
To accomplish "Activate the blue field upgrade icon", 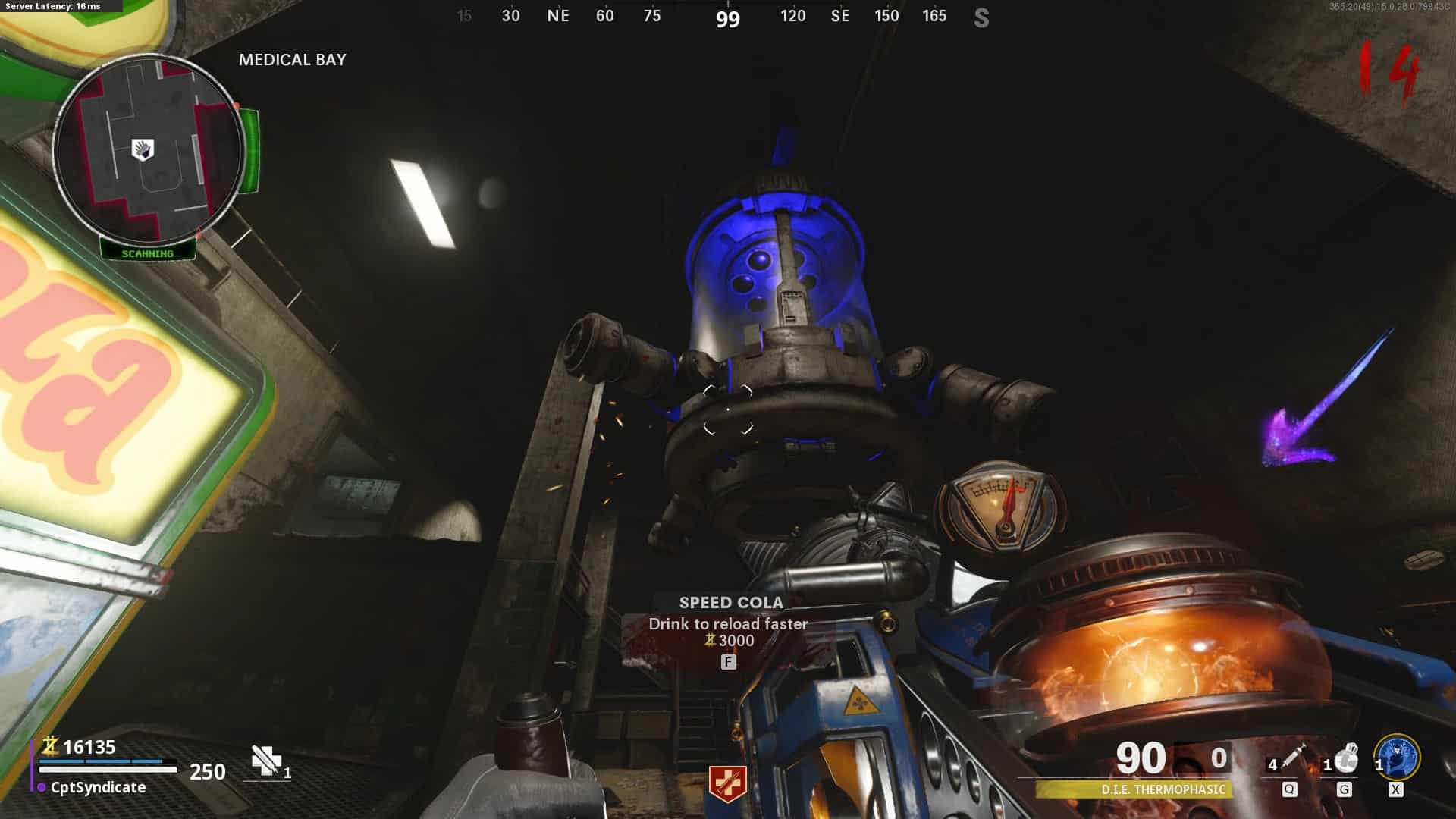I will (x=1398, y=757).
